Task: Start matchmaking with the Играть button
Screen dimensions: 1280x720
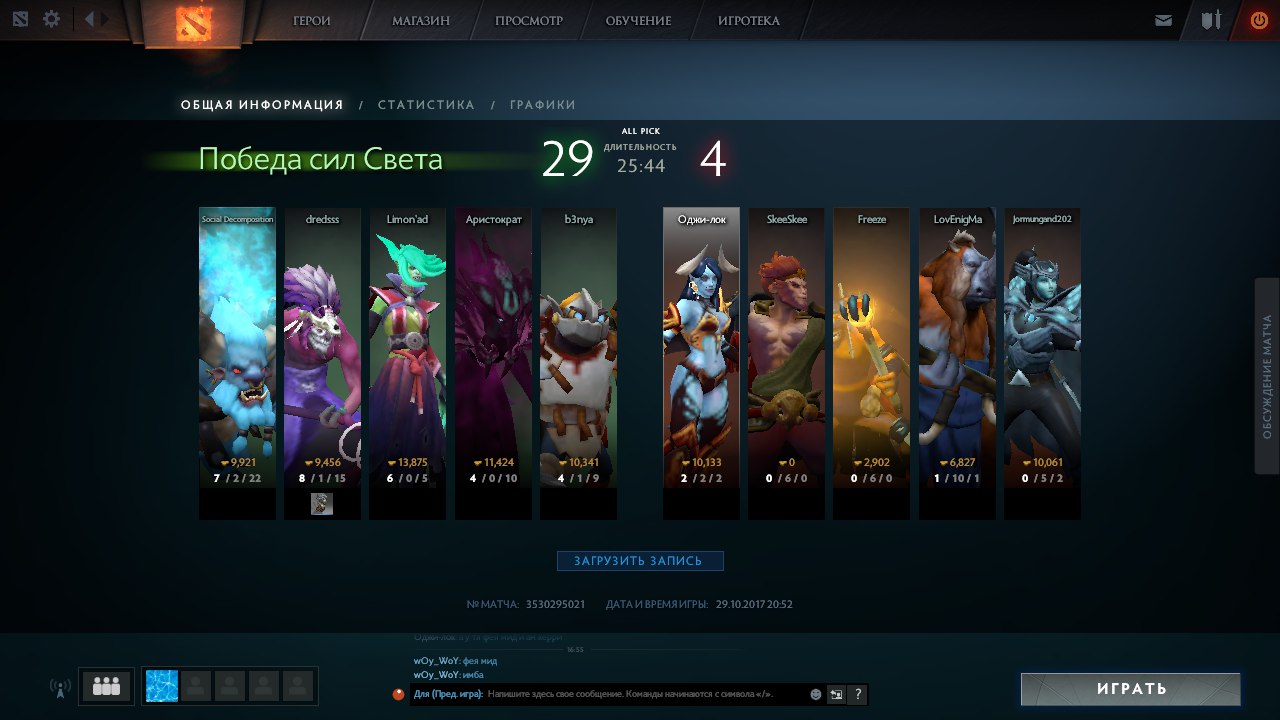Action: coord(1131,689)
